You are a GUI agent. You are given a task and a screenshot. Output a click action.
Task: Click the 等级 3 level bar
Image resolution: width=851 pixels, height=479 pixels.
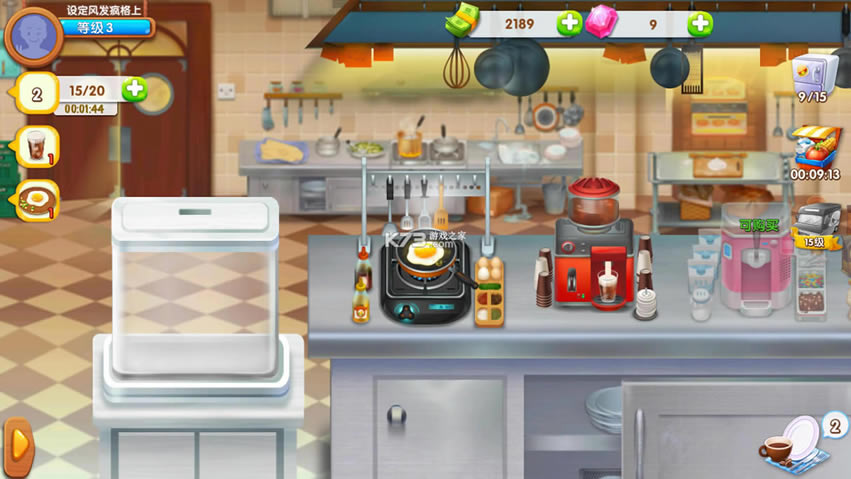tap(109, 28)
